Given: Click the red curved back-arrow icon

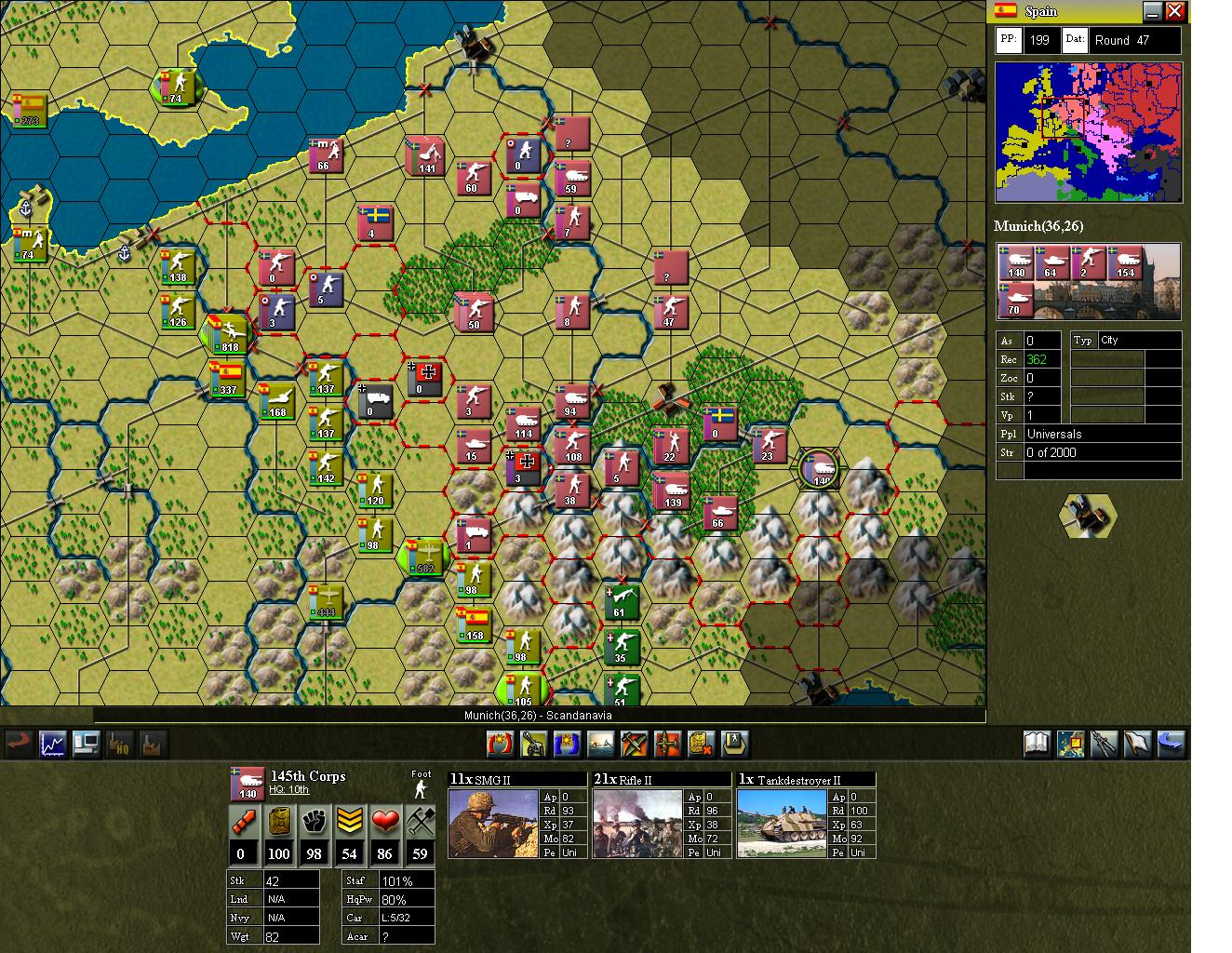Looking at the screenshot, I should coord(16,744).
